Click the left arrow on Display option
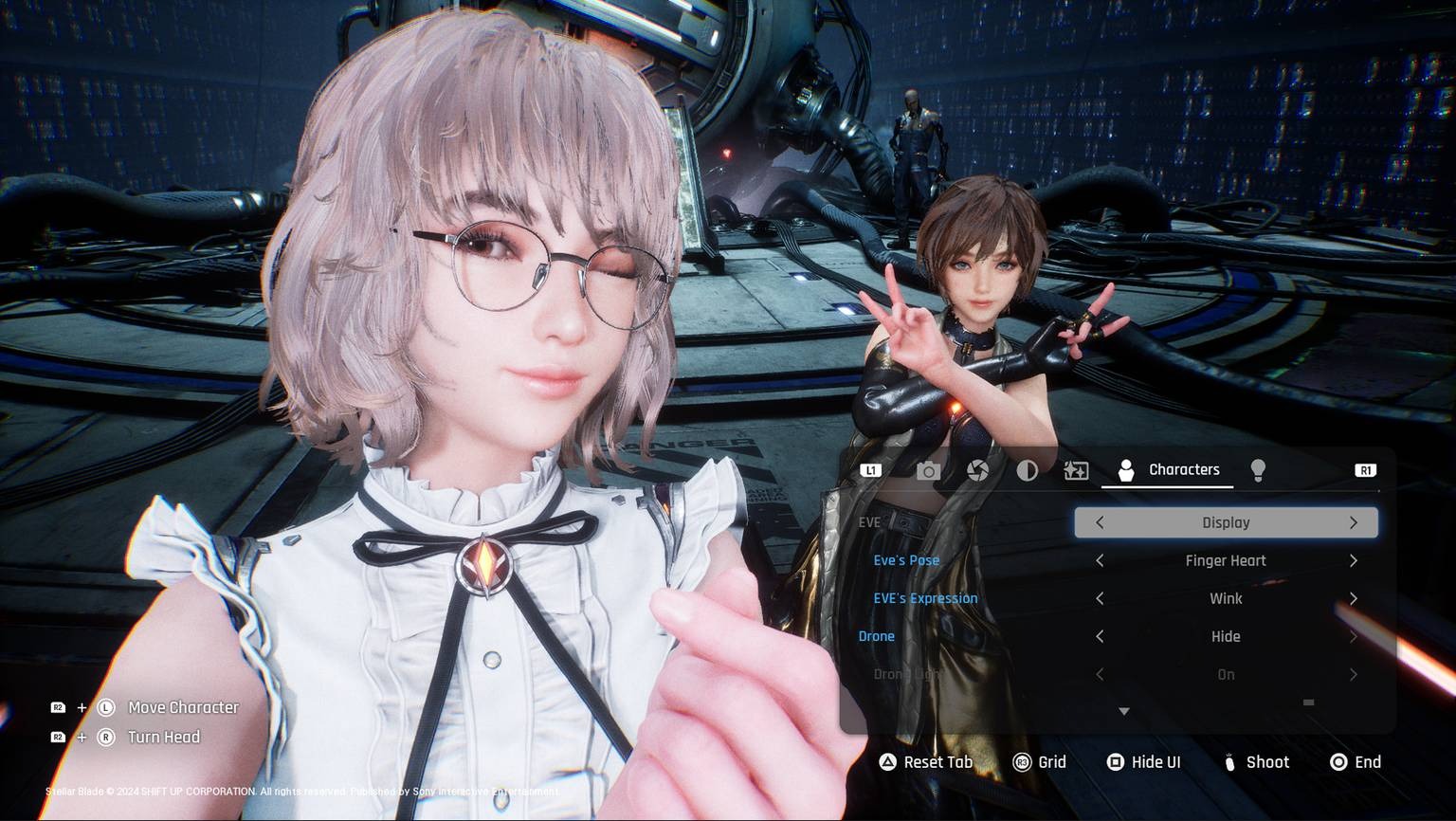The height and width of the screenshot is (821, 1456). click(x=1100, y=522)
